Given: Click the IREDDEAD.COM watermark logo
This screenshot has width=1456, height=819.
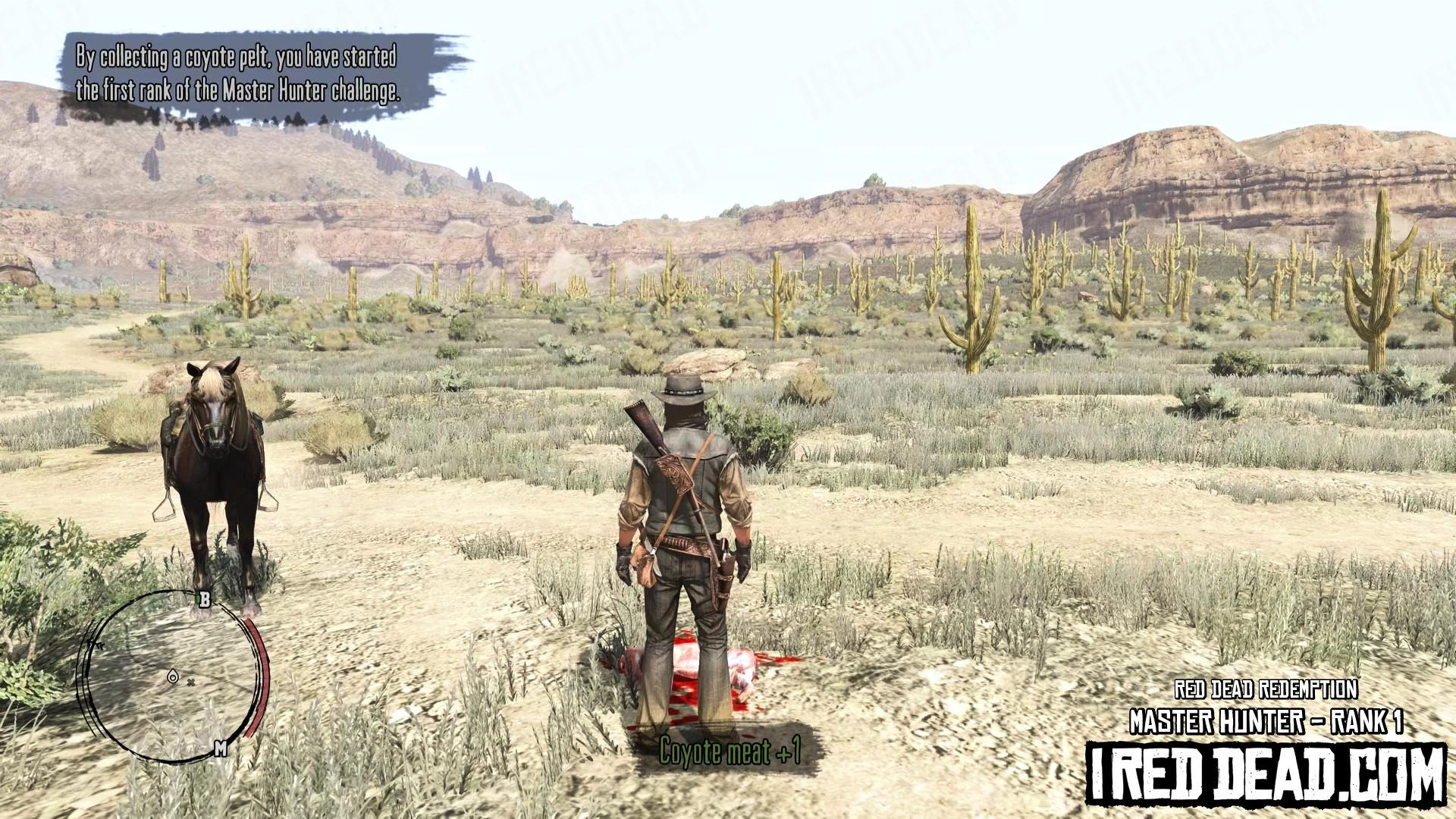Looking at the screenshot, I should click(x=1266, y=773).
